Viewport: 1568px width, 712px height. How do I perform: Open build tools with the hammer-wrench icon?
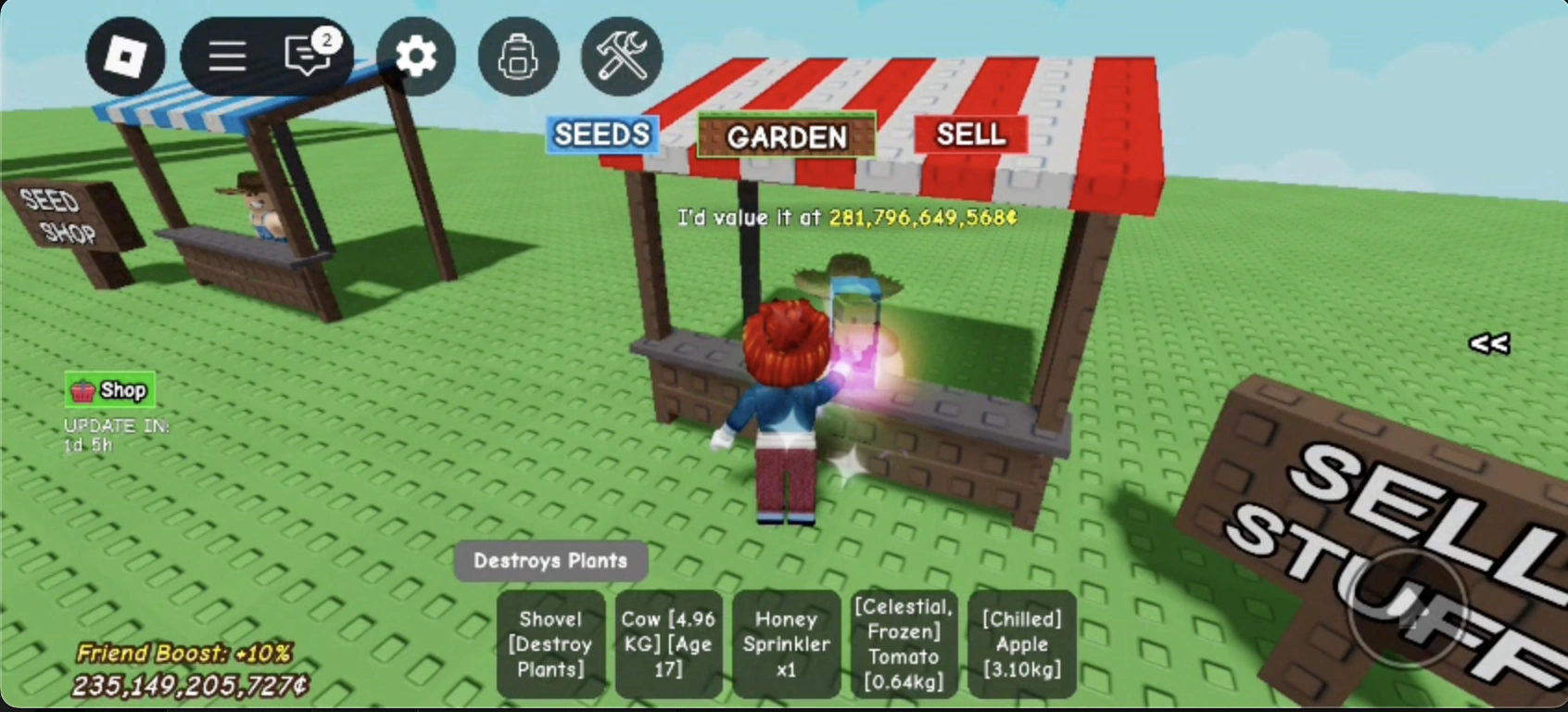[x=622, y=56]
